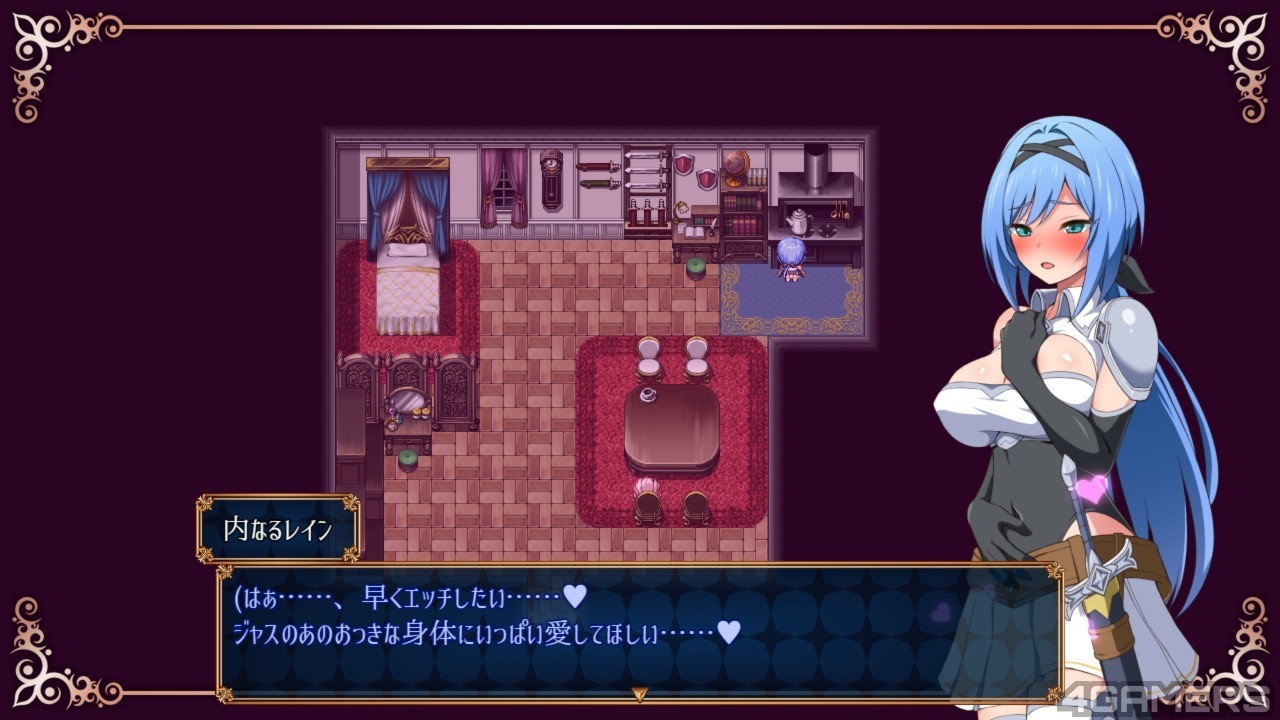The image size is (1280, 720).
Task: Click the dialogue continue arrow
Action: click(x=639, y=693)
